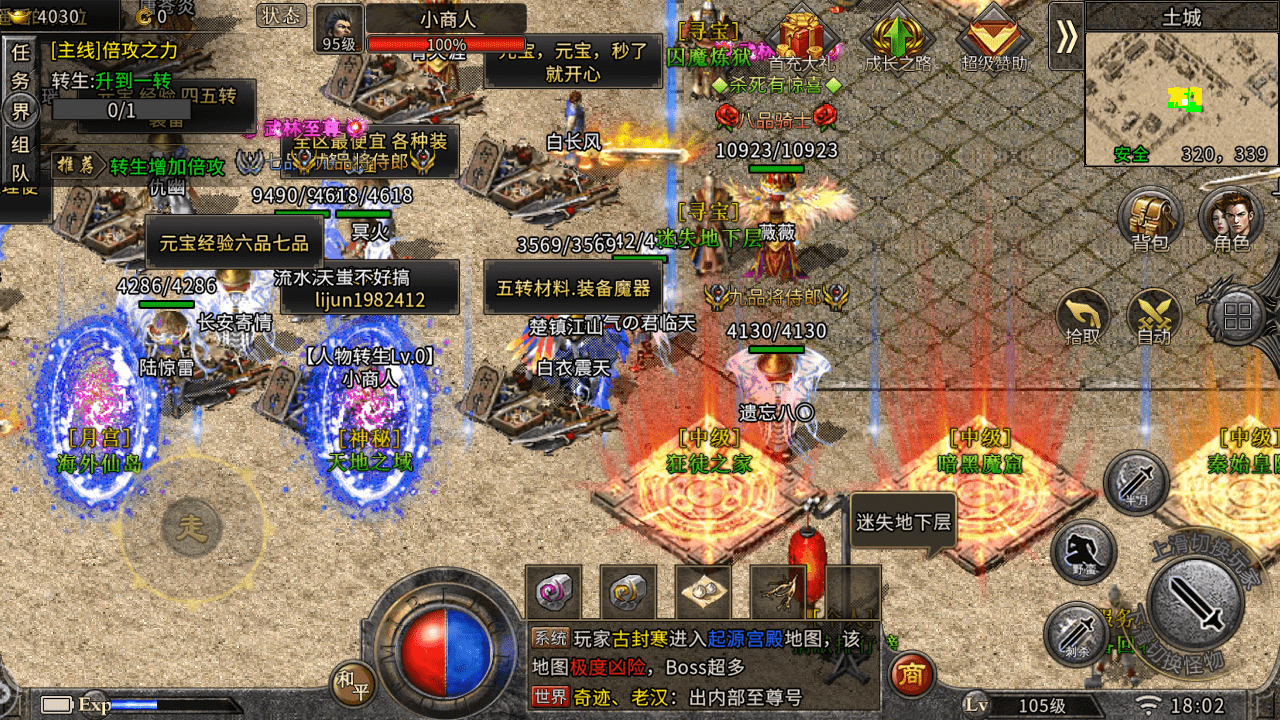Use the 野蛮 charge skill
This screenshot has width=1280, height=720.
tap(1084, 551)
